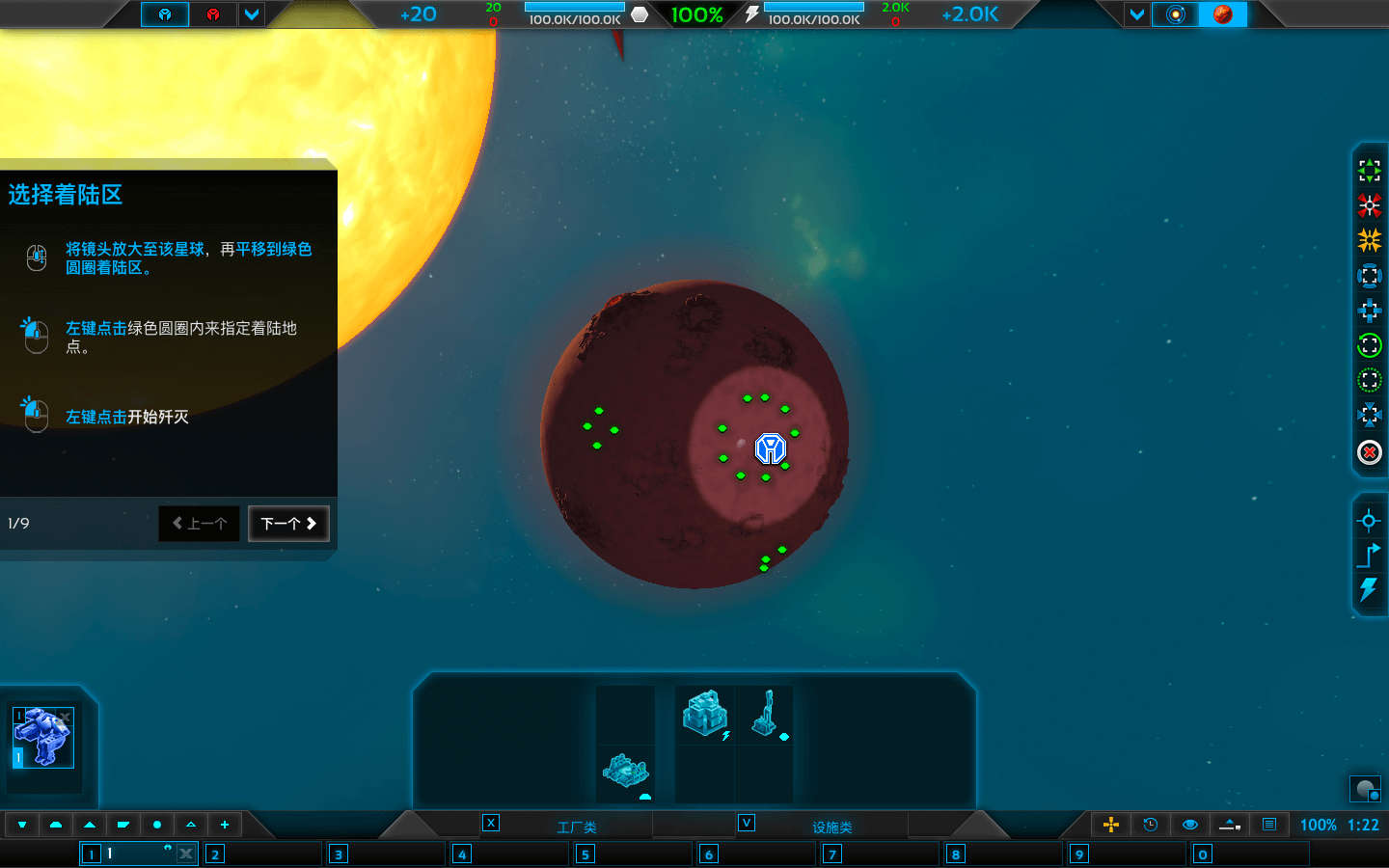Expand the planet selector chevron at top right
1389x868 pixels.
[1138, 14]
